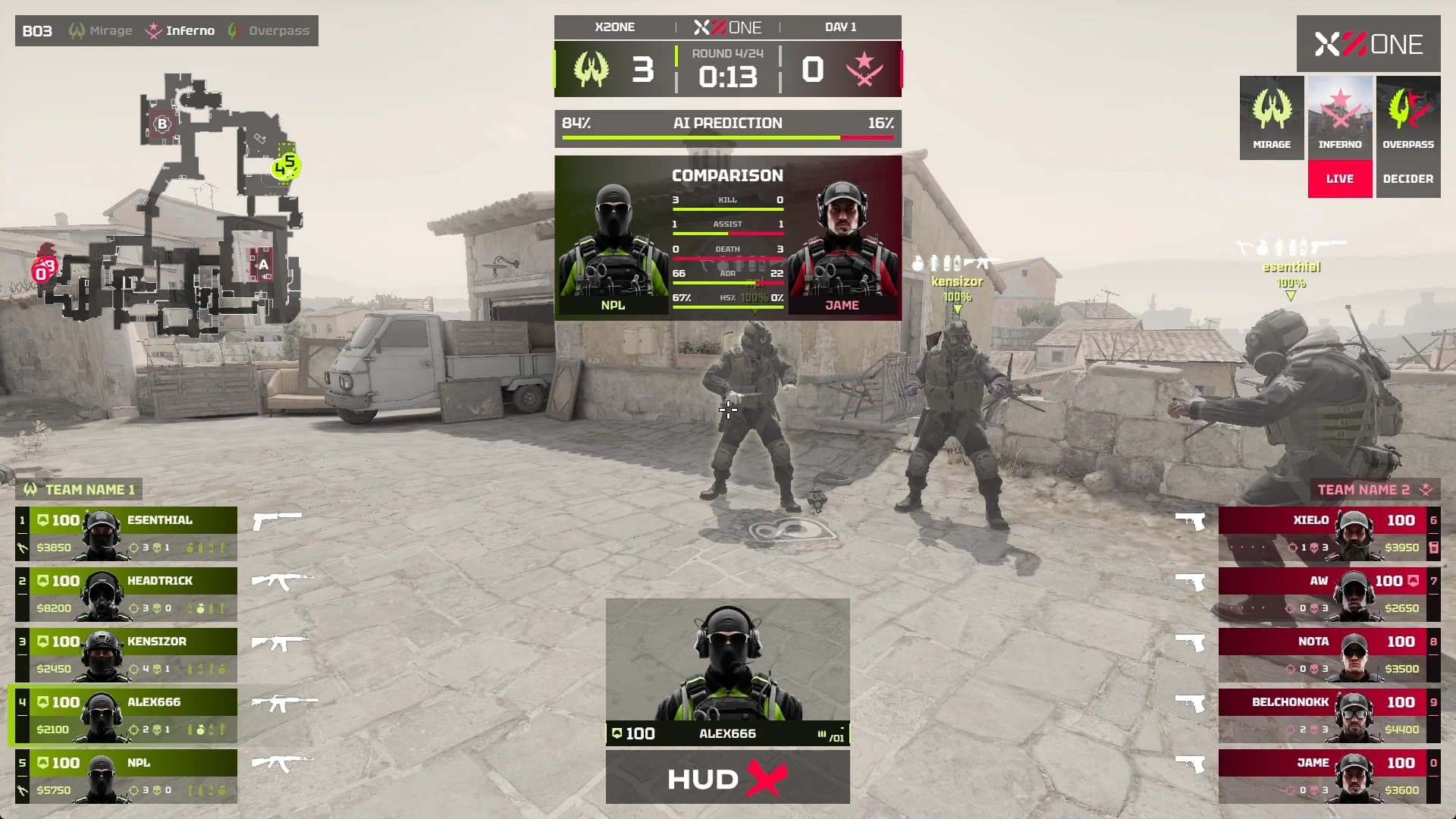Open the NPL vs JAME comparison panel

pyautogui.click(x=728, y=237)
